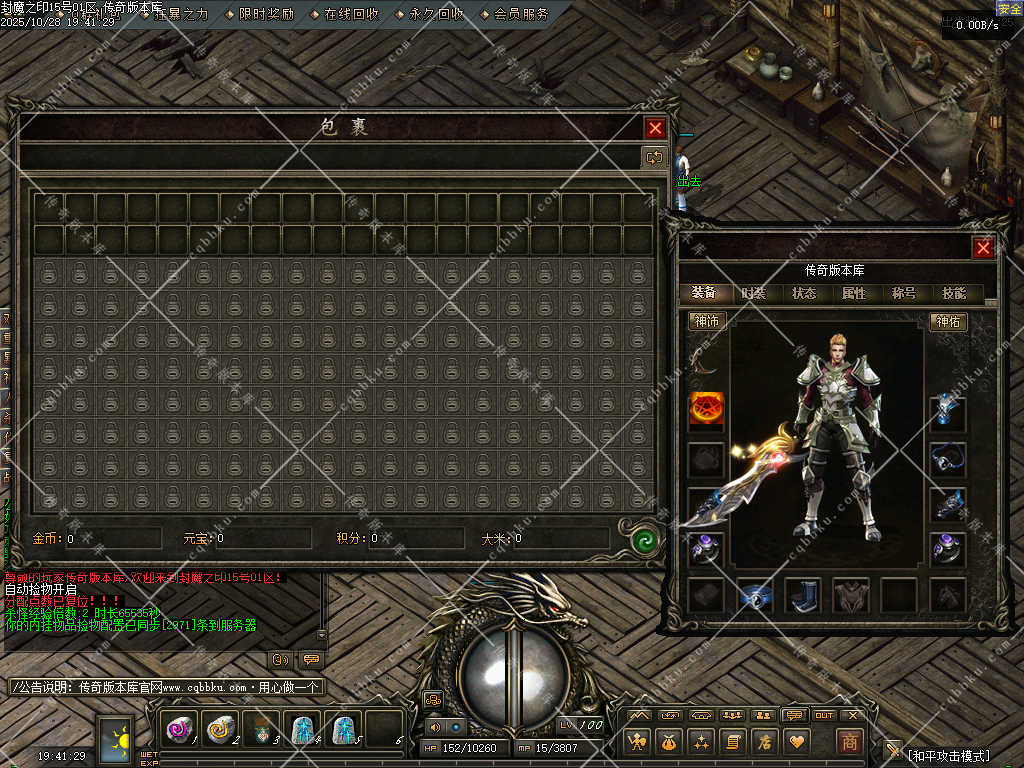Open the 商 shop button
The image size is (1024, 768).
(849, 741)
